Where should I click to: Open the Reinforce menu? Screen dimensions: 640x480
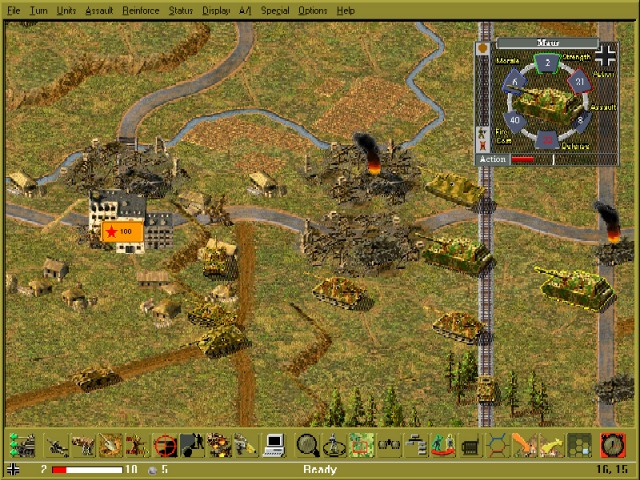click(139, 10)
